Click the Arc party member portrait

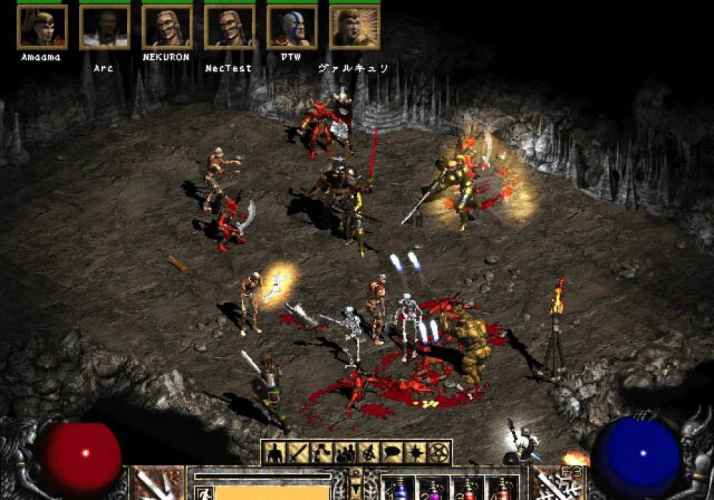click(x=104, y=27)
